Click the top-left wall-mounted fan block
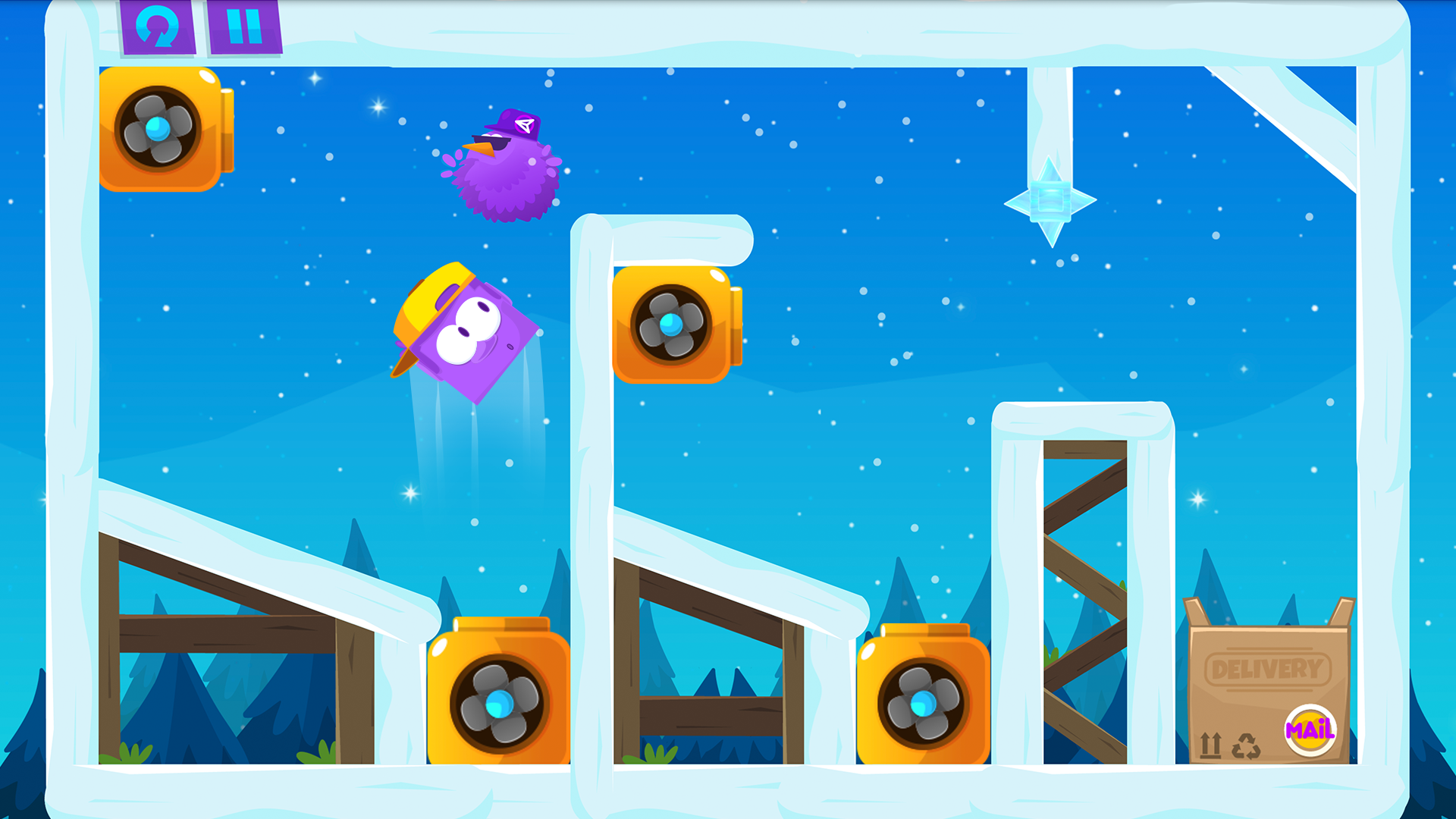This screenshot has width=1456, height=819. (x=158, y=130)
